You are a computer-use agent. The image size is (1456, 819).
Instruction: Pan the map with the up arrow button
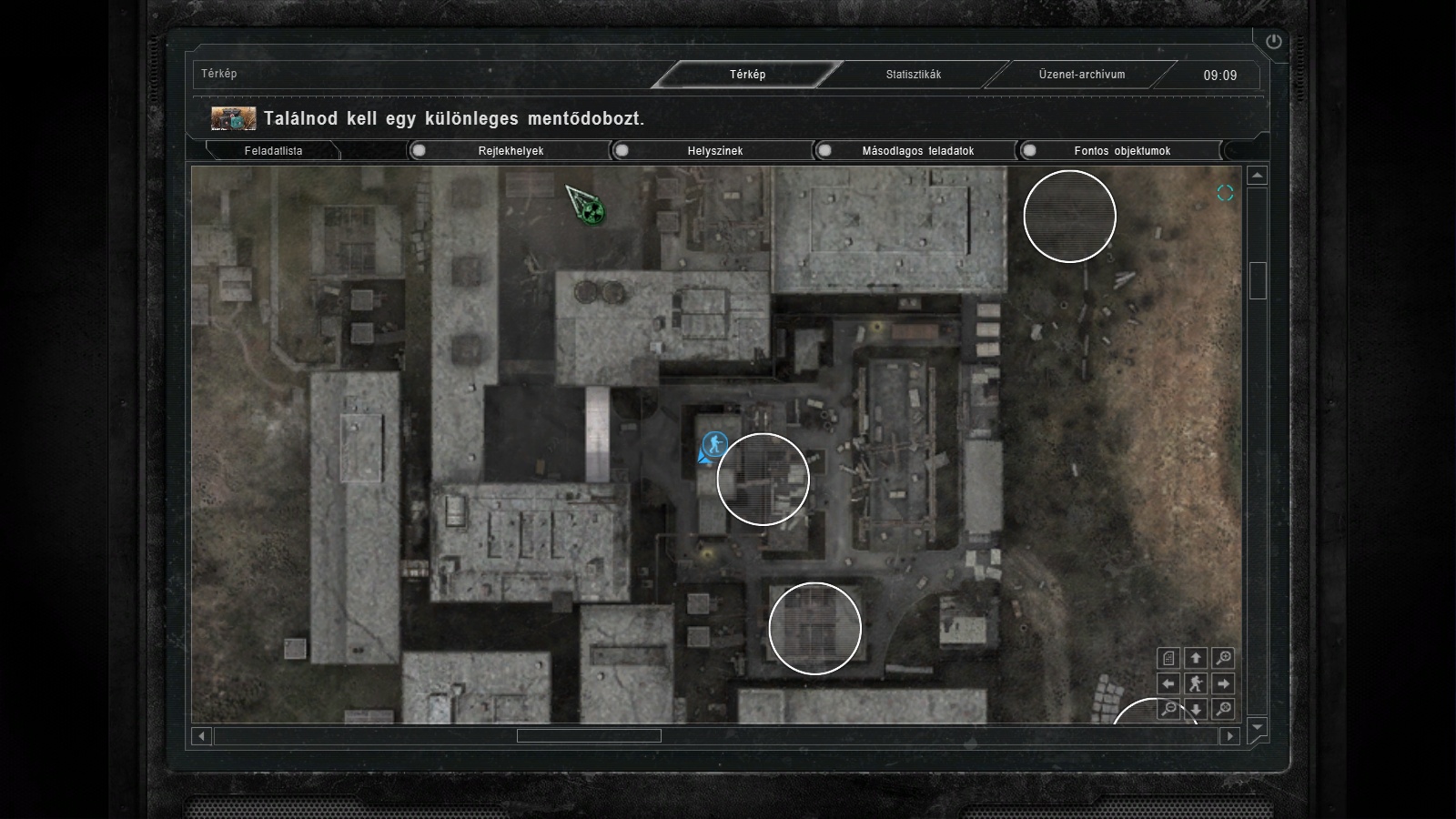tap(1196, 658)
